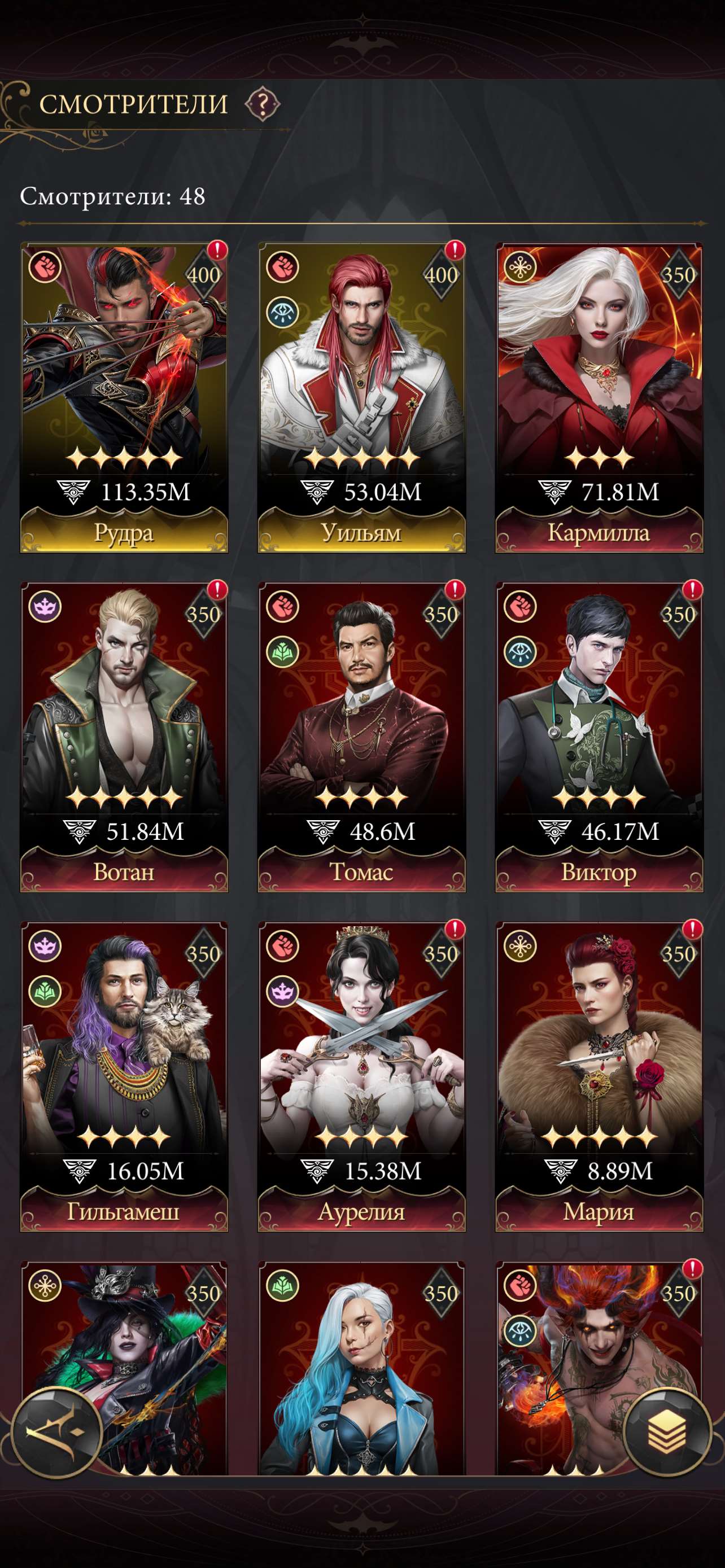Click the round back button with emblem
Viewport: 725px width, 1568px height.
coord(56,1431)
